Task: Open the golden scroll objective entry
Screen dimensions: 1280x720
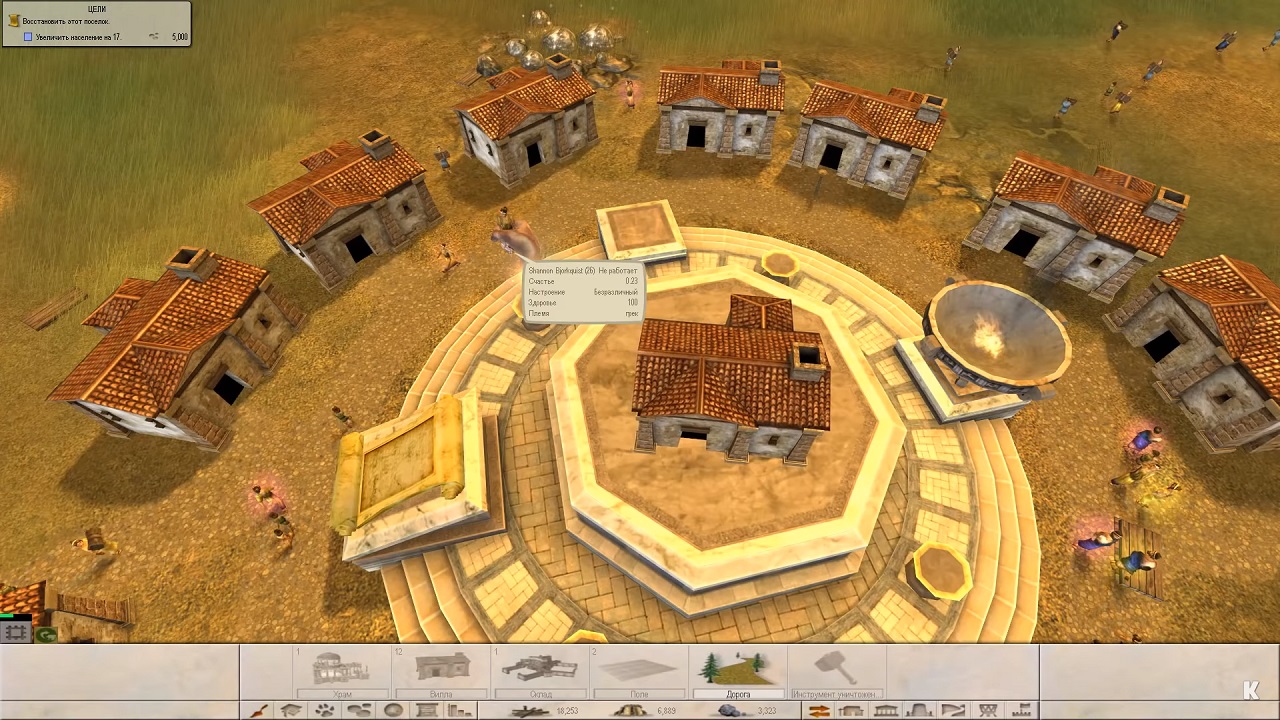Action: 13,20
